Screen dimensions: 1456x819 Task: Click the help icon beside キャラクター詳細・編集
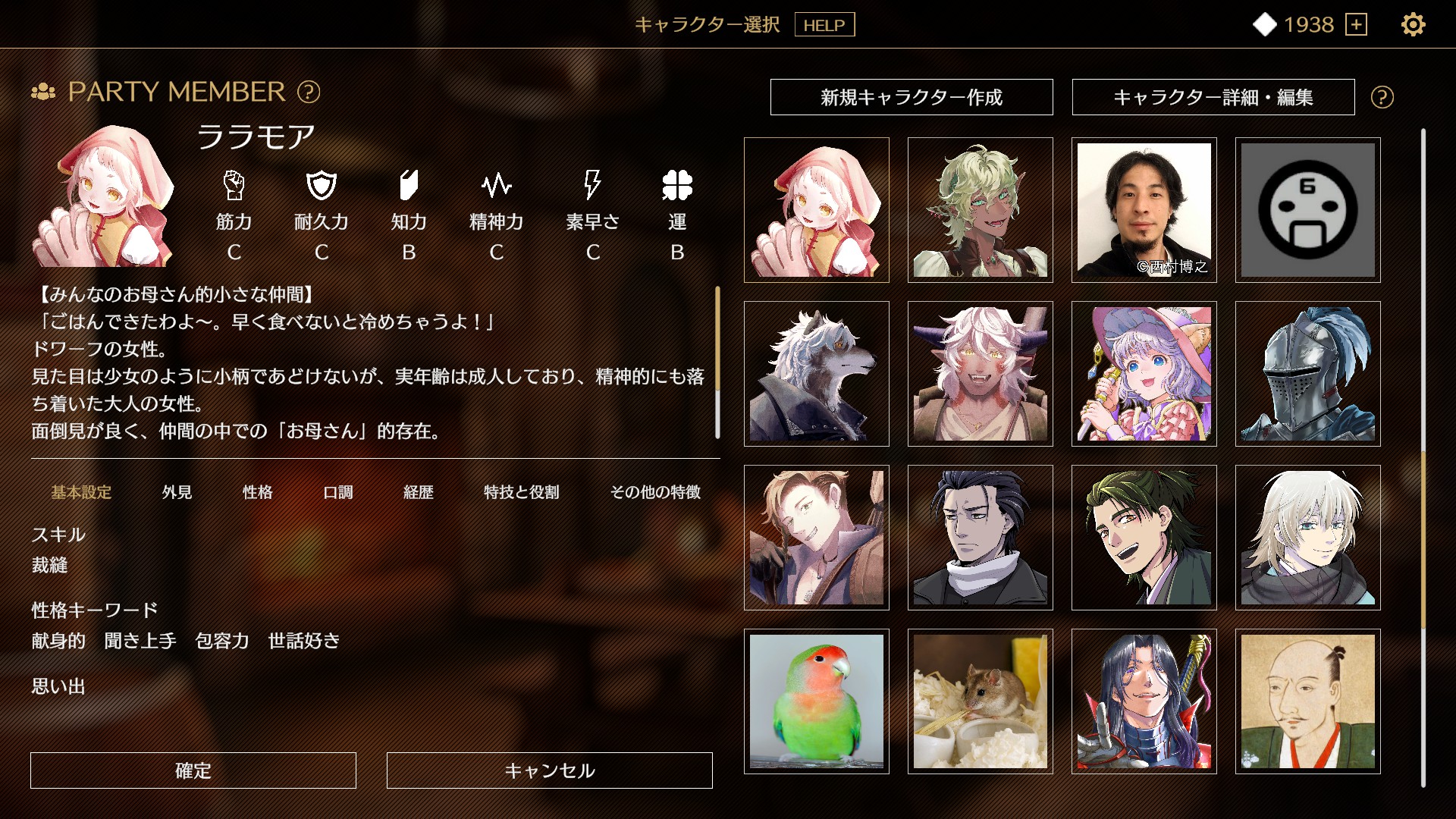pos(1382,97)
